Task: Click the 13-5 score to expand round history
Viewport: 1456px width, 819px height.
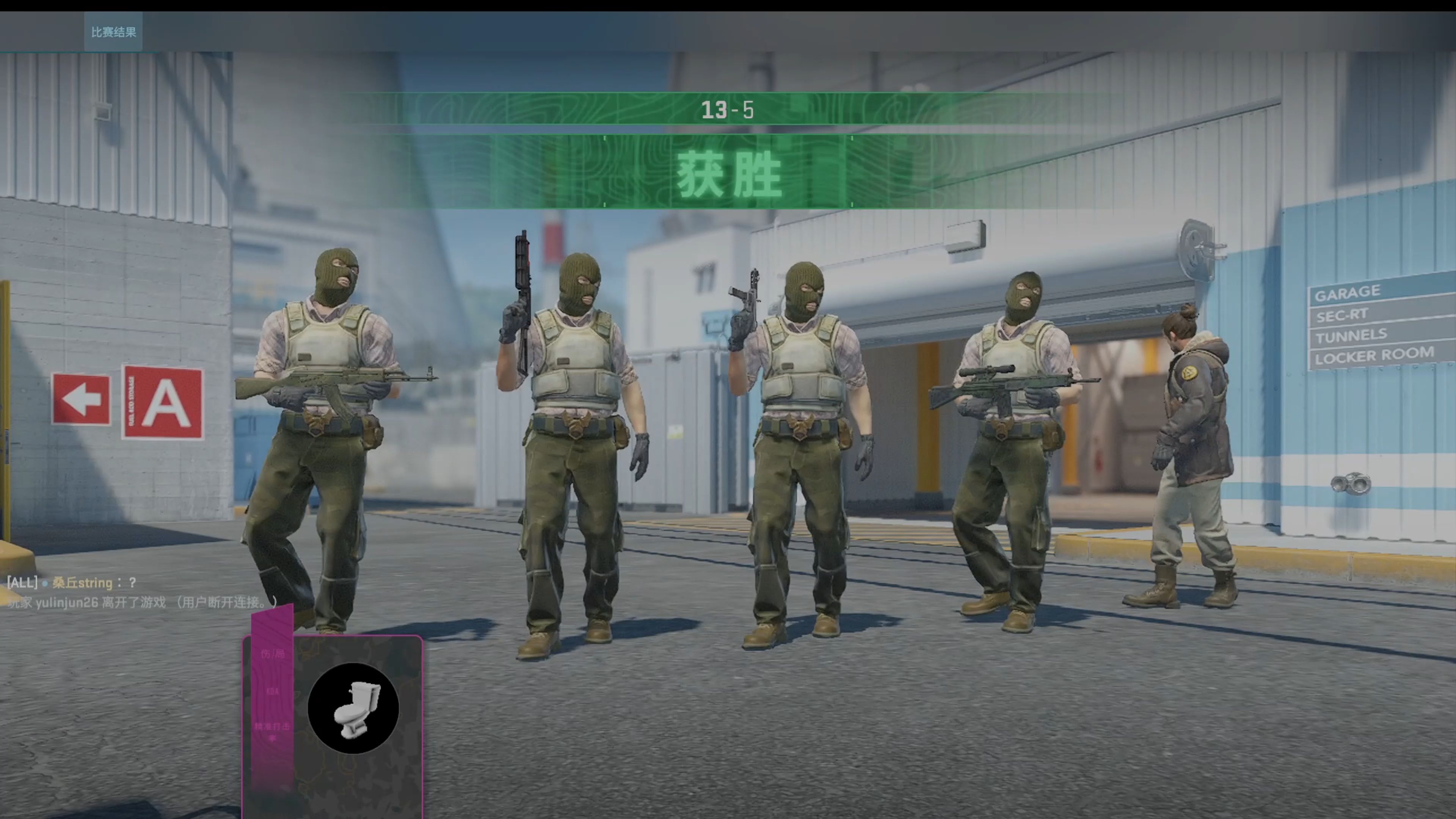Action: pyautogui.click(x=728, y=110)
